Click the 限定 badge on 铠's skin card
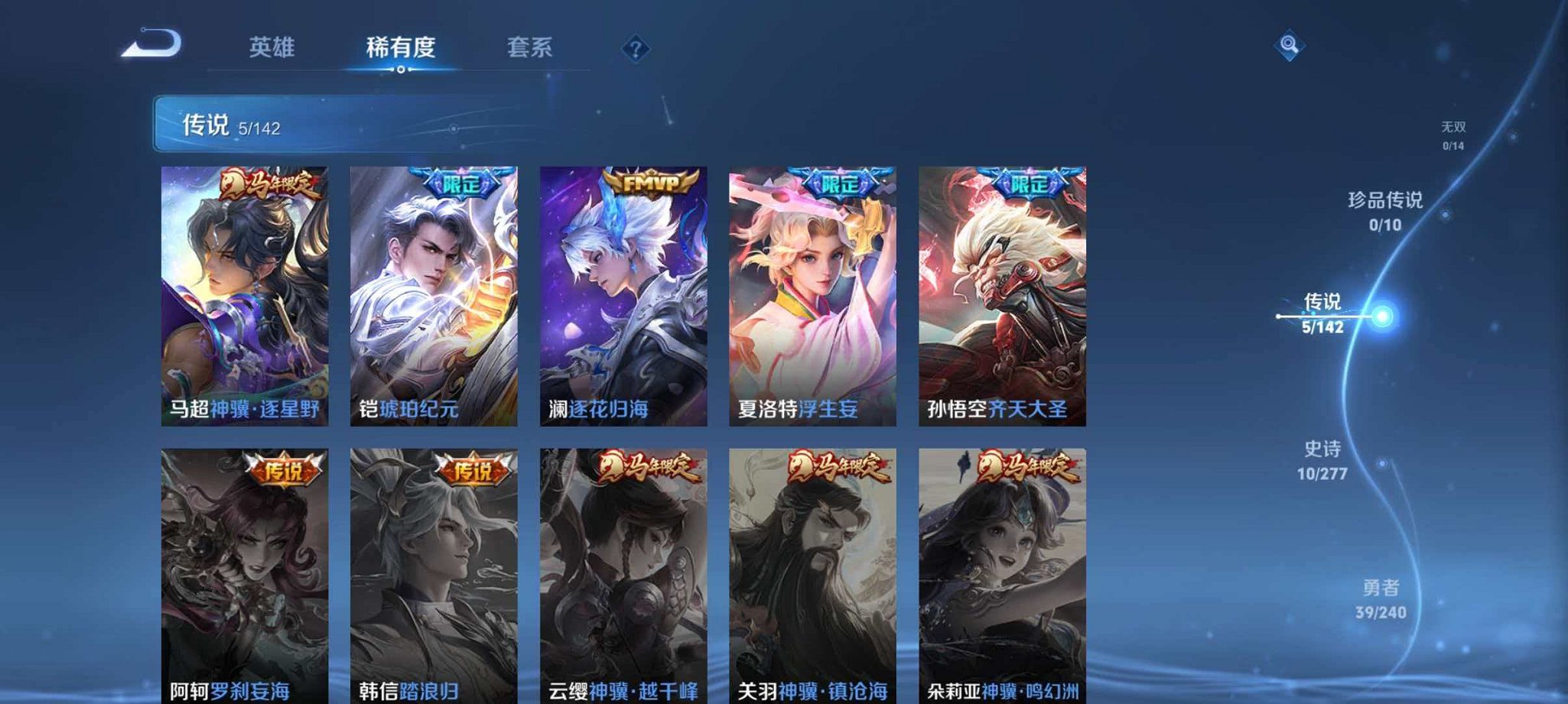The width and height of the screenshot is (1568, 704). click(462, 183)
